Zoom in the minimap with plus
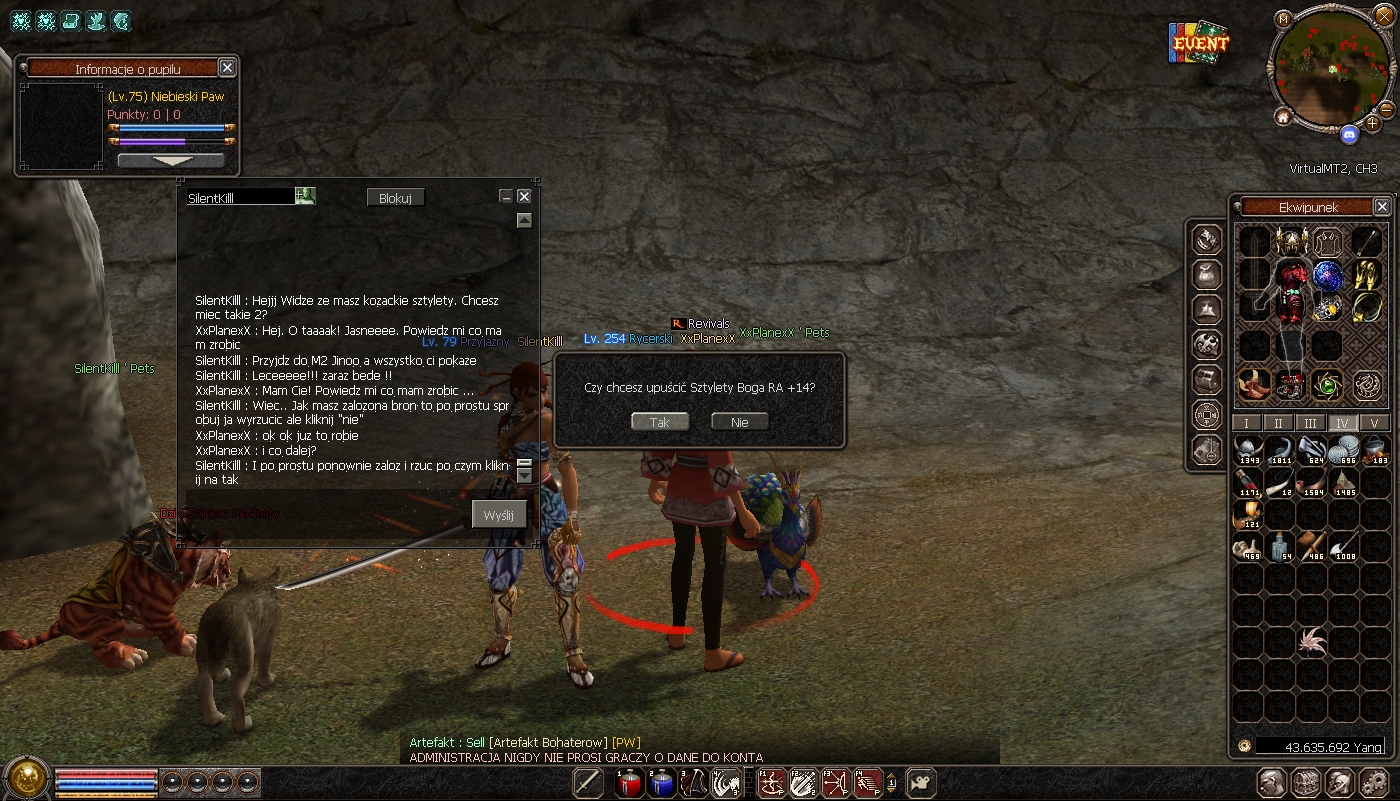1400x801 pixels. point(1373,123)
